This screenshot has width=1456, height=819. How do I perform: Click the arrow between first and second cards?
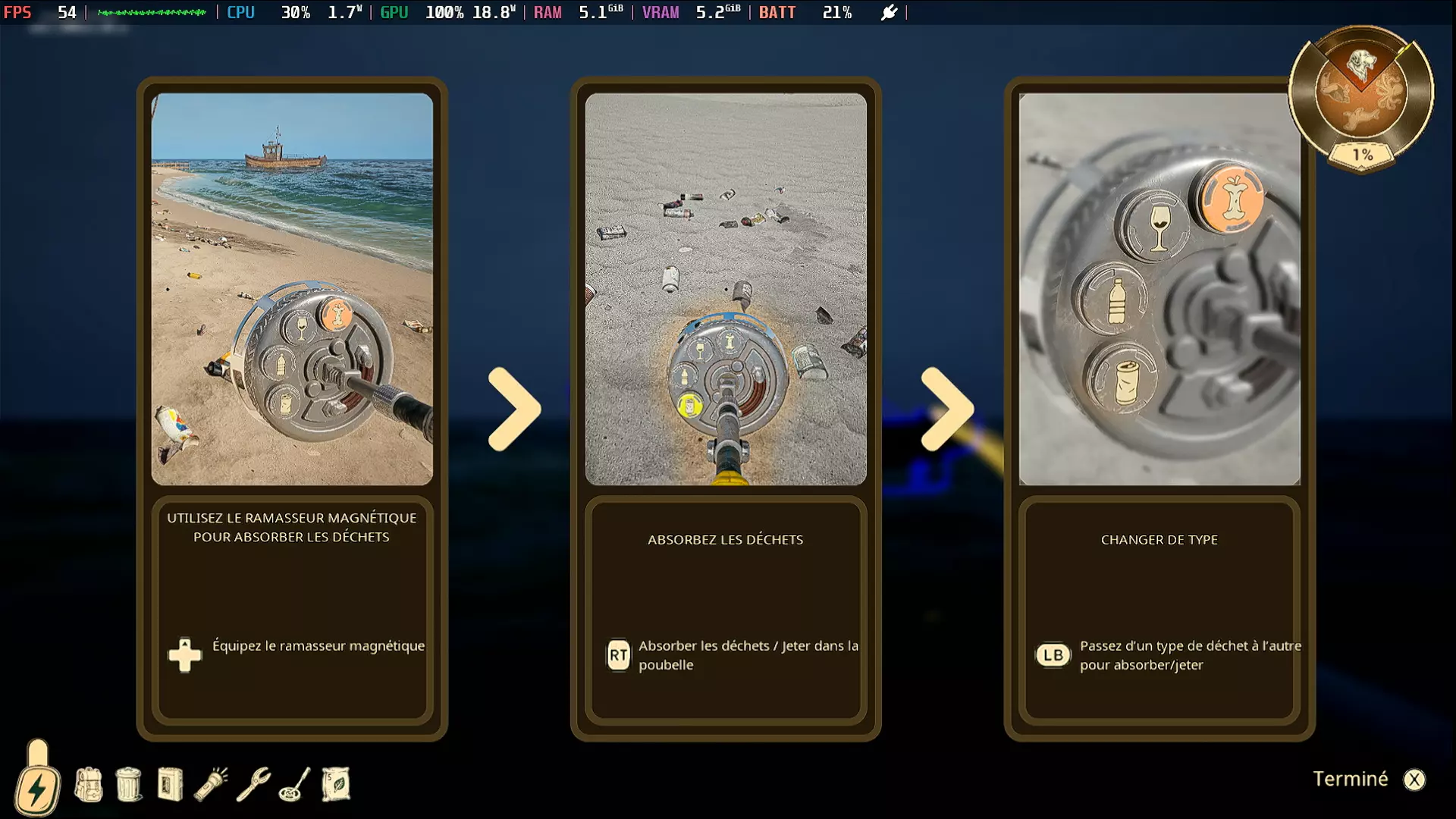click(x=514, y=409)
